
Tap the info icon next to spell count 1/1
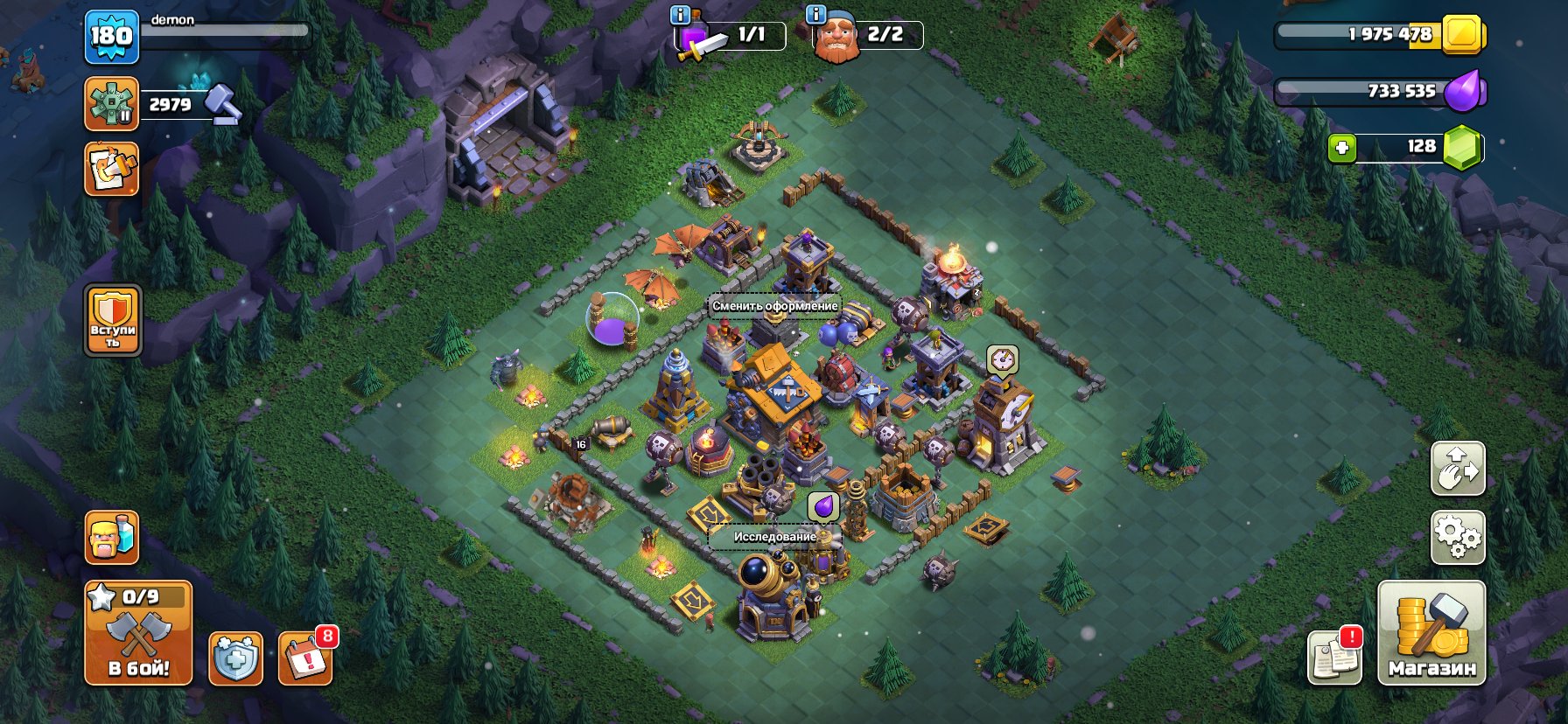click(x=682, y=14)
